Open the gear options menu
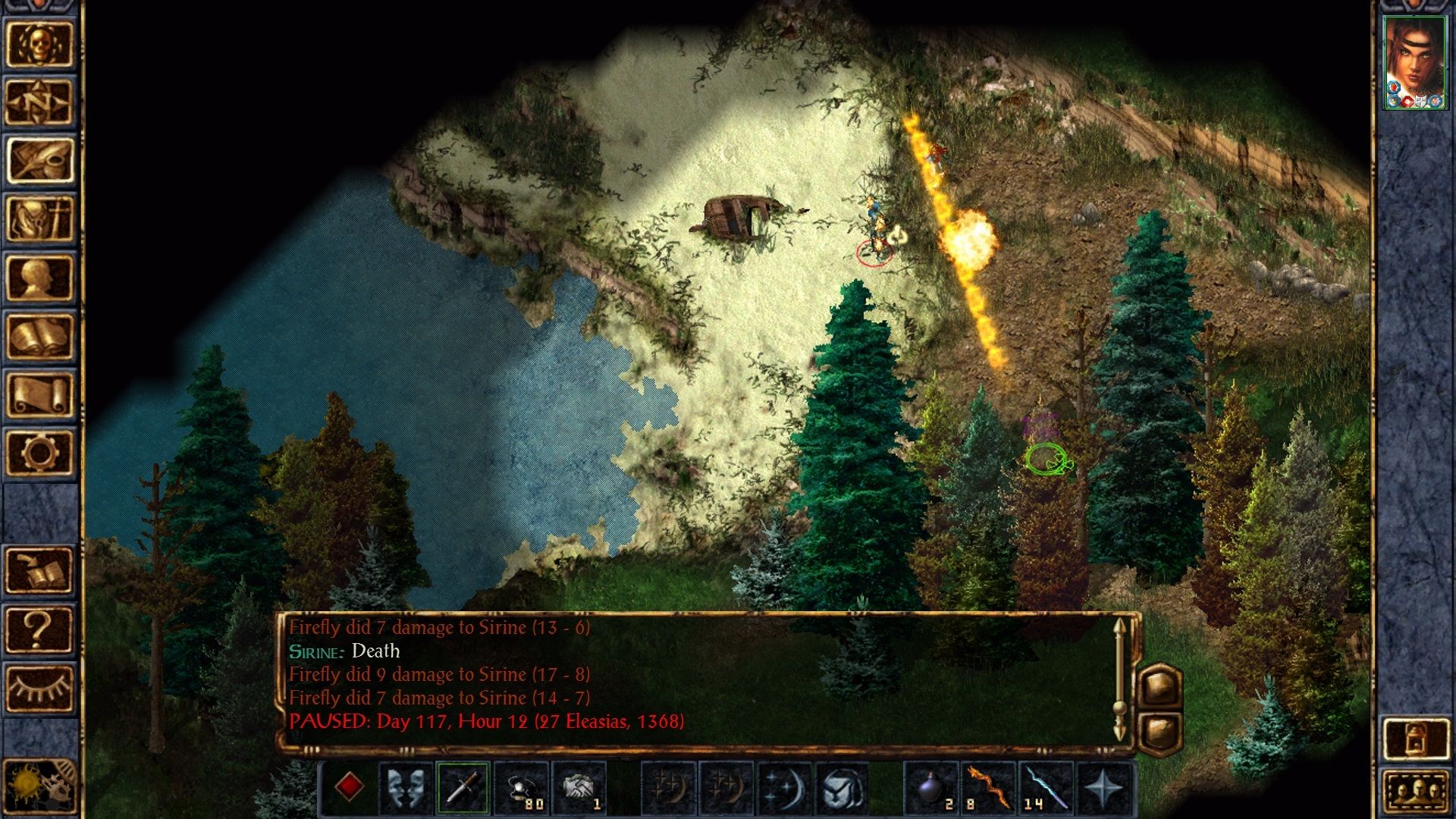Viewport: 1456px width, 819px height. pos(39,453)
